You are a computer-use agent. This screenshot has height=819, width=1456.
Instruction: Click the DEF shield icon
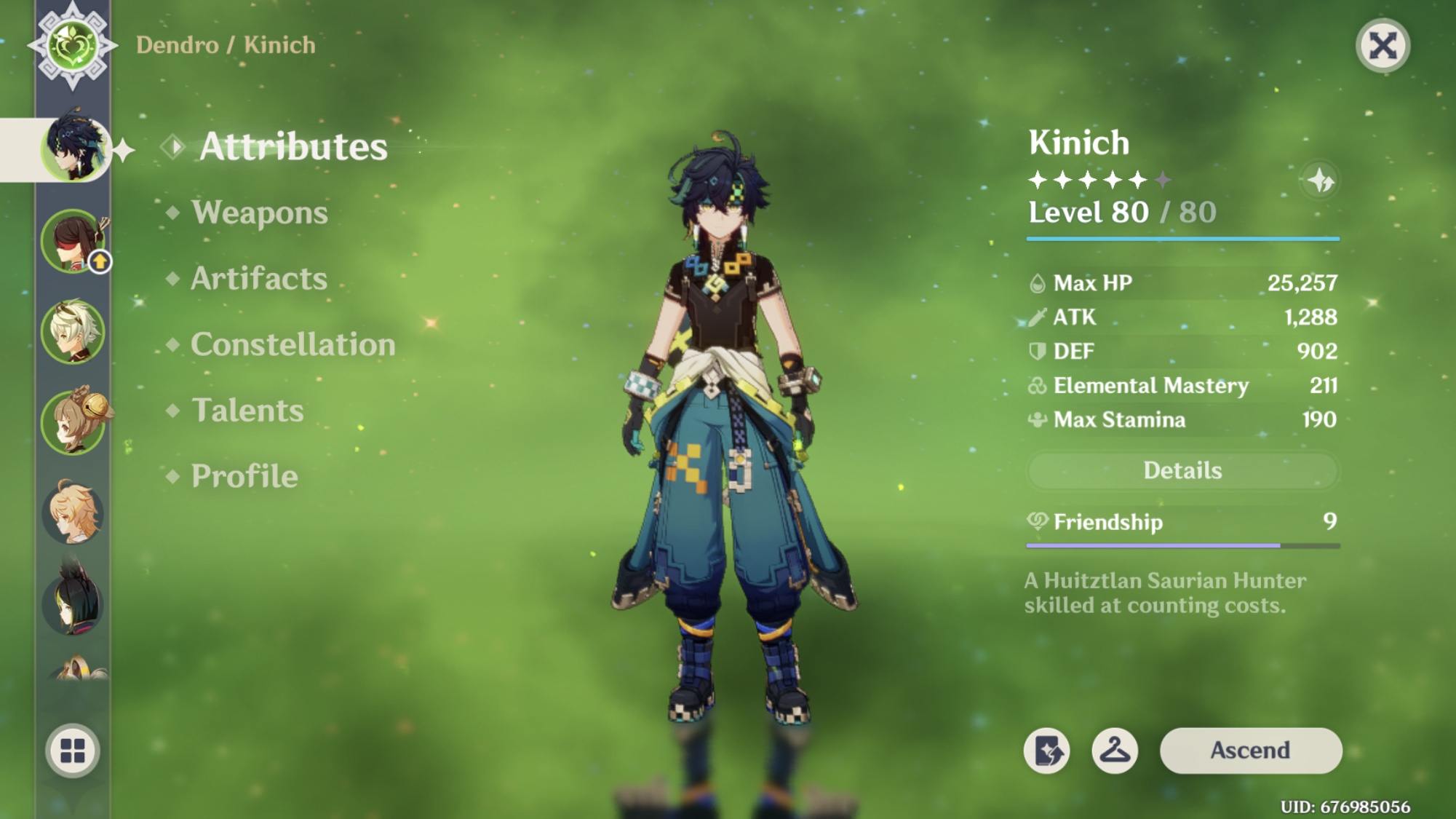(x=1037, y=352)
